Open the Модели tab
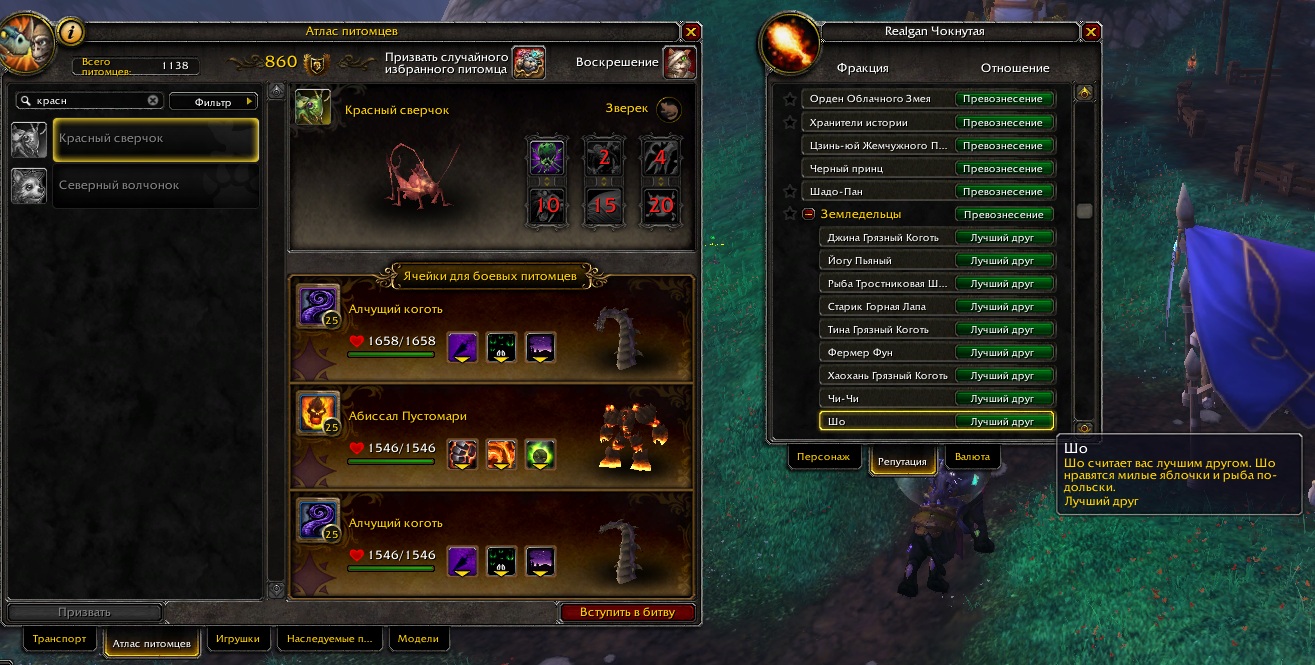 click(418, 638)
